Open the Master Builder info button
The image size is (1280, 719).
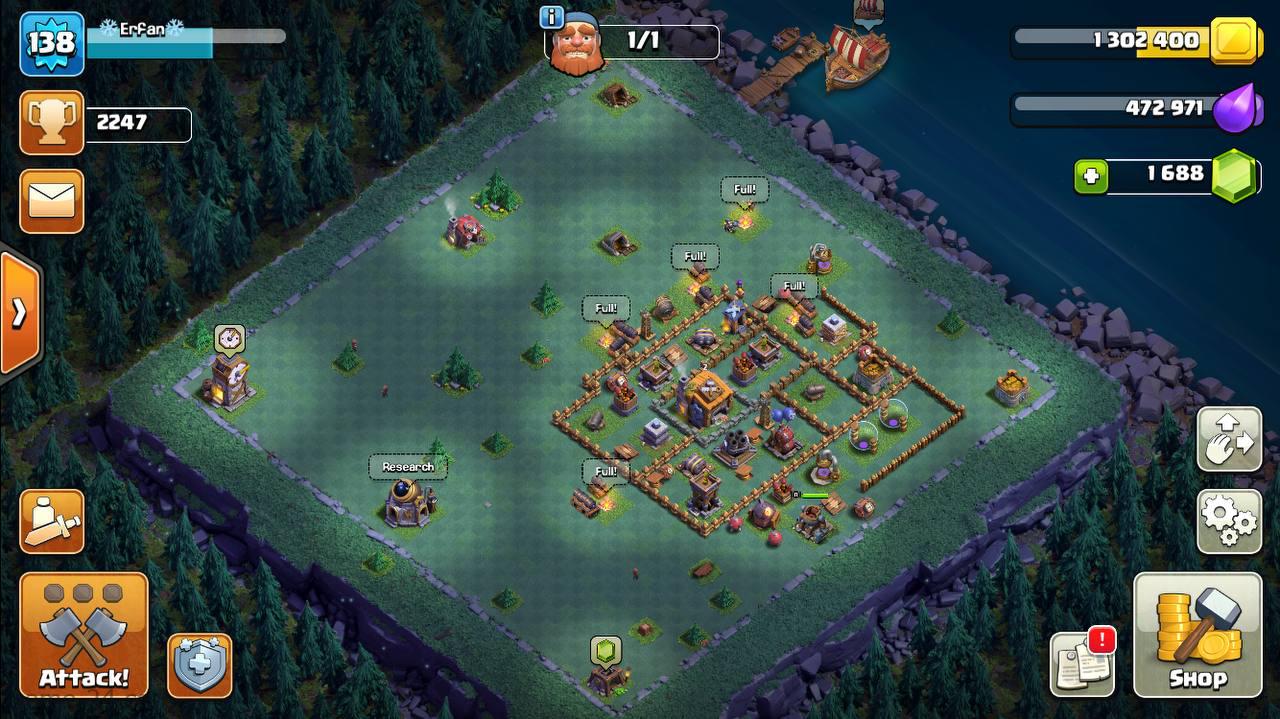pos(551,17)
